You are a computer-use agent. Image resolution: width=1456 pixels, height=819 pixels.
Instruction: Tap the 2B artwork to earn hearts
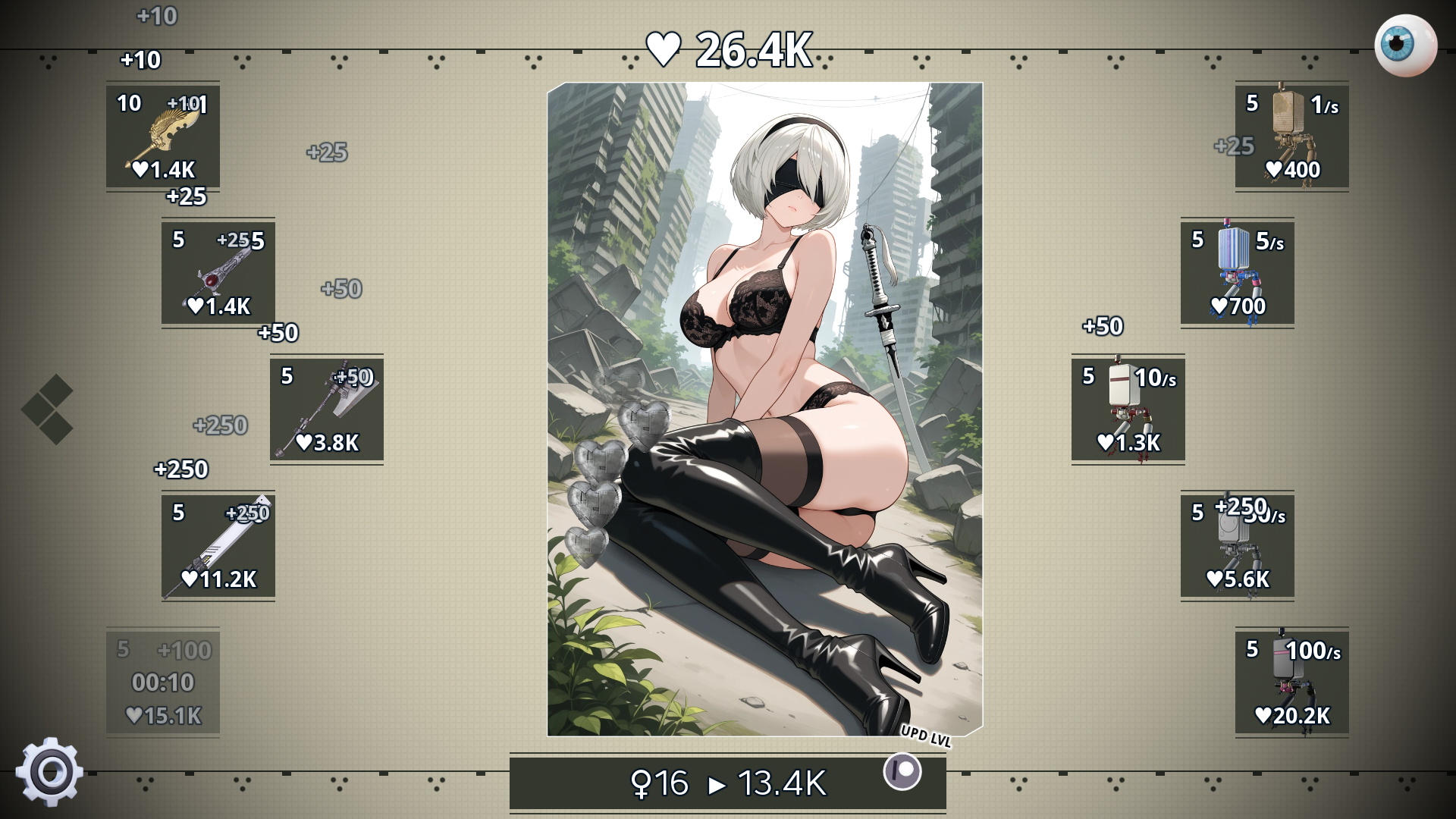[766, 409]
